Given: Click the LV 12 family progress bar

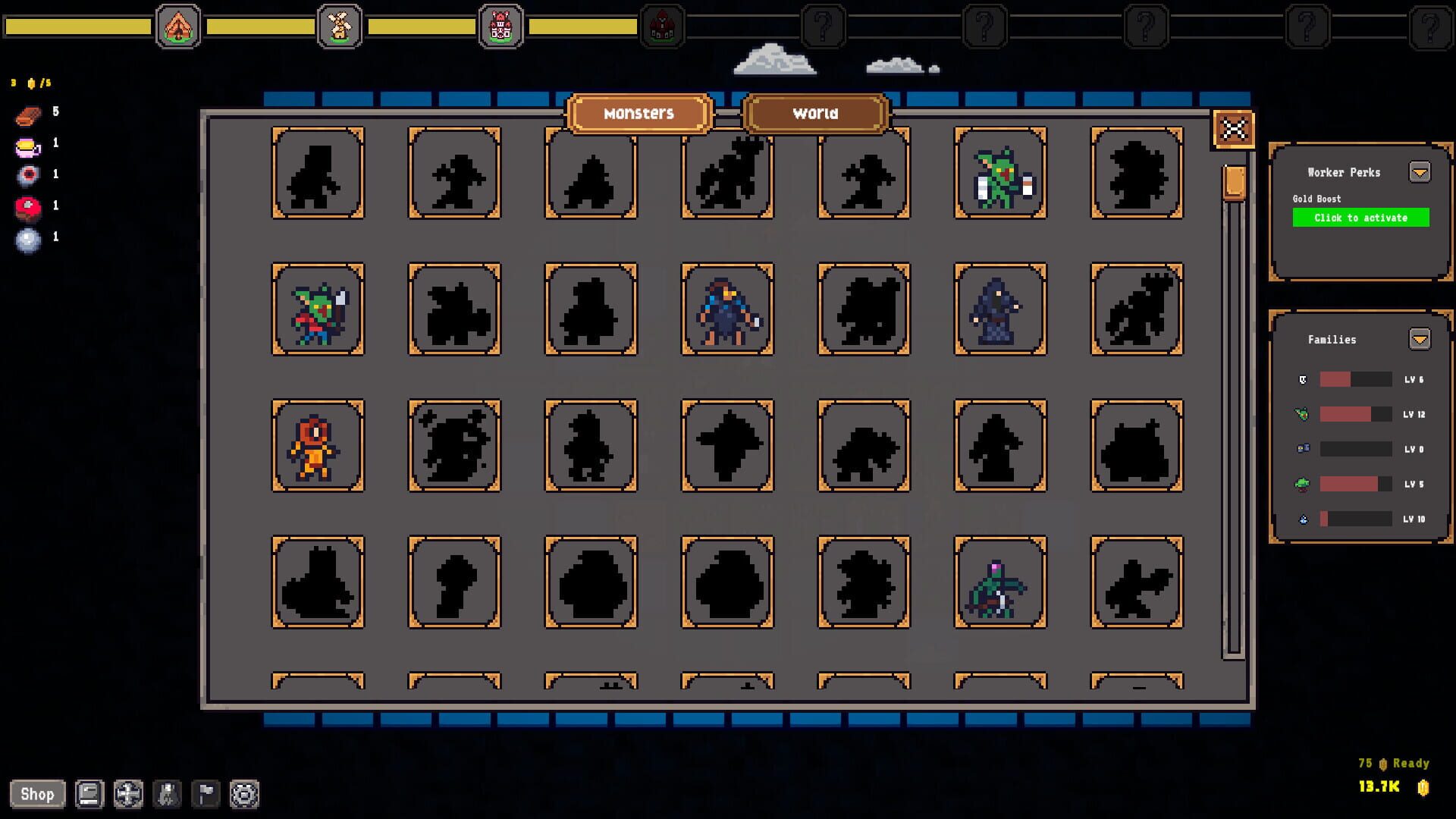Looking at the screenshot, I should point(1355,414).
